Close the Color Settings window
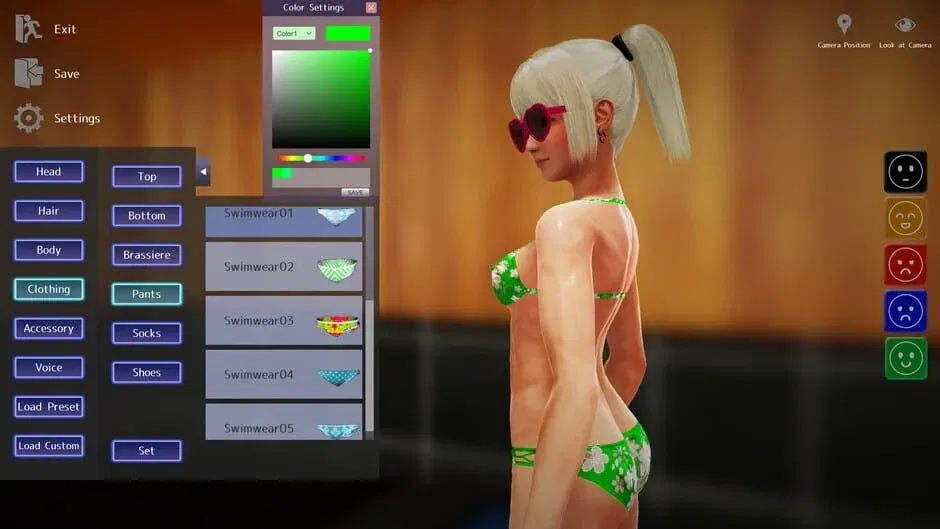The image size is (940, 529). [x=371, y=8]
